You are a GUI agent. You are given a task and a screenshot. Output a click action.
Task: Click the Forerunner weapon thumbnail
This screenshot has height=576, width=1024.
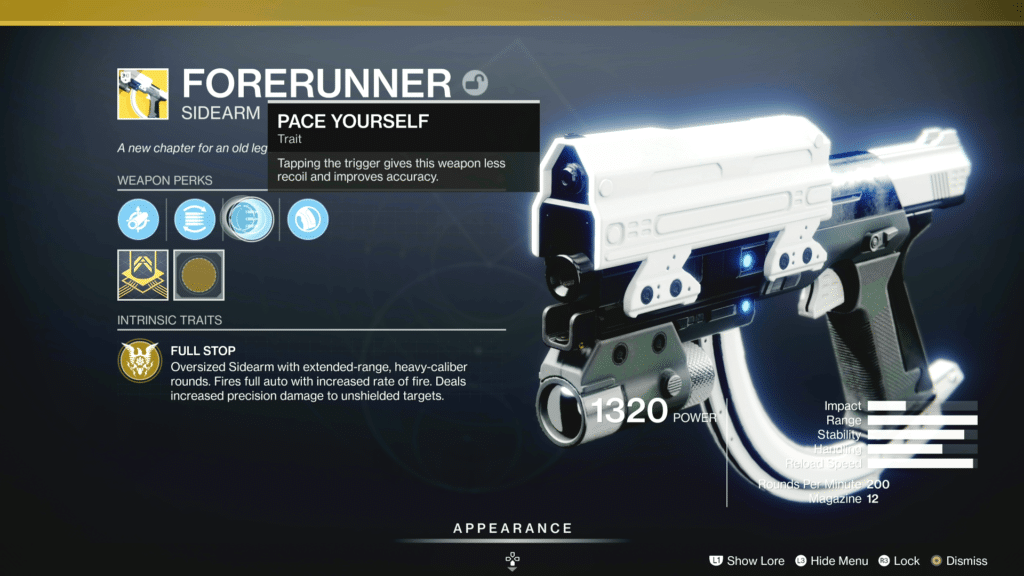pos(142,93)
